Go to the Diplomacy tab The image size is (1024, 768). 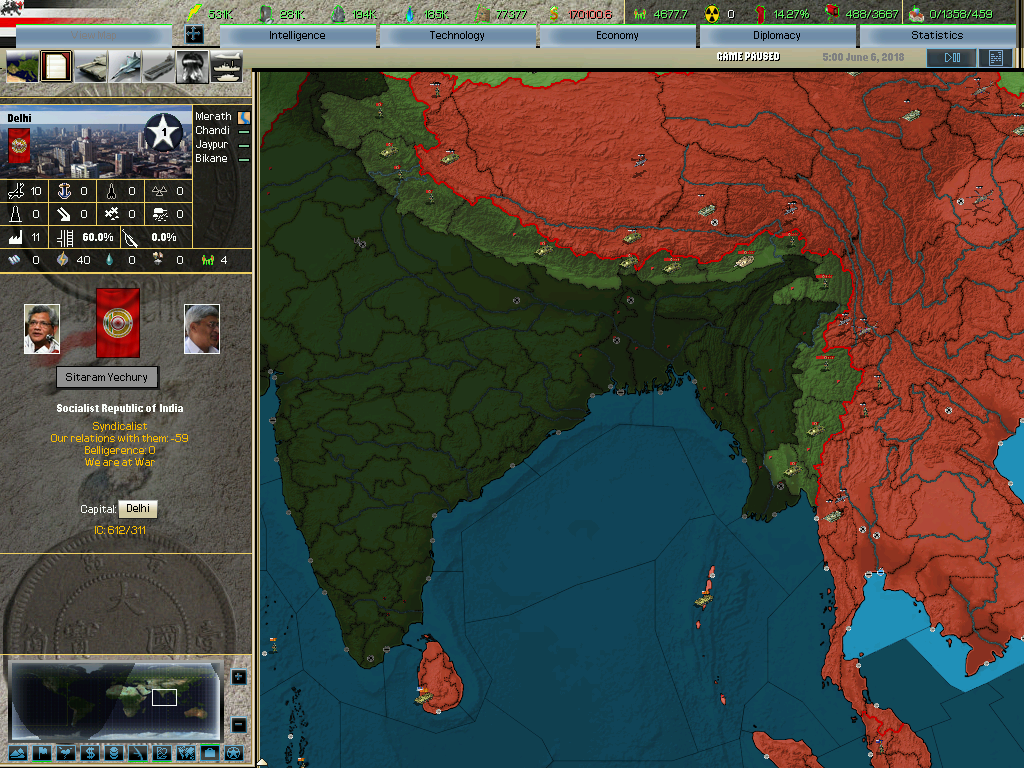(777, 36)
